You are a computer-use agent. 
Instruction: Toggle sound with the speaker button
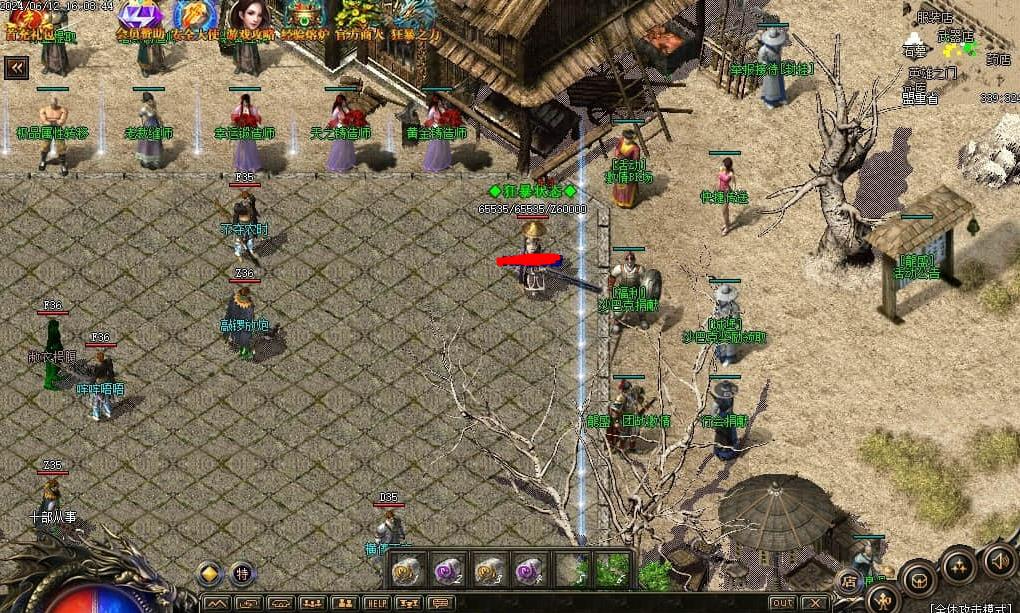tap(998, 559)
